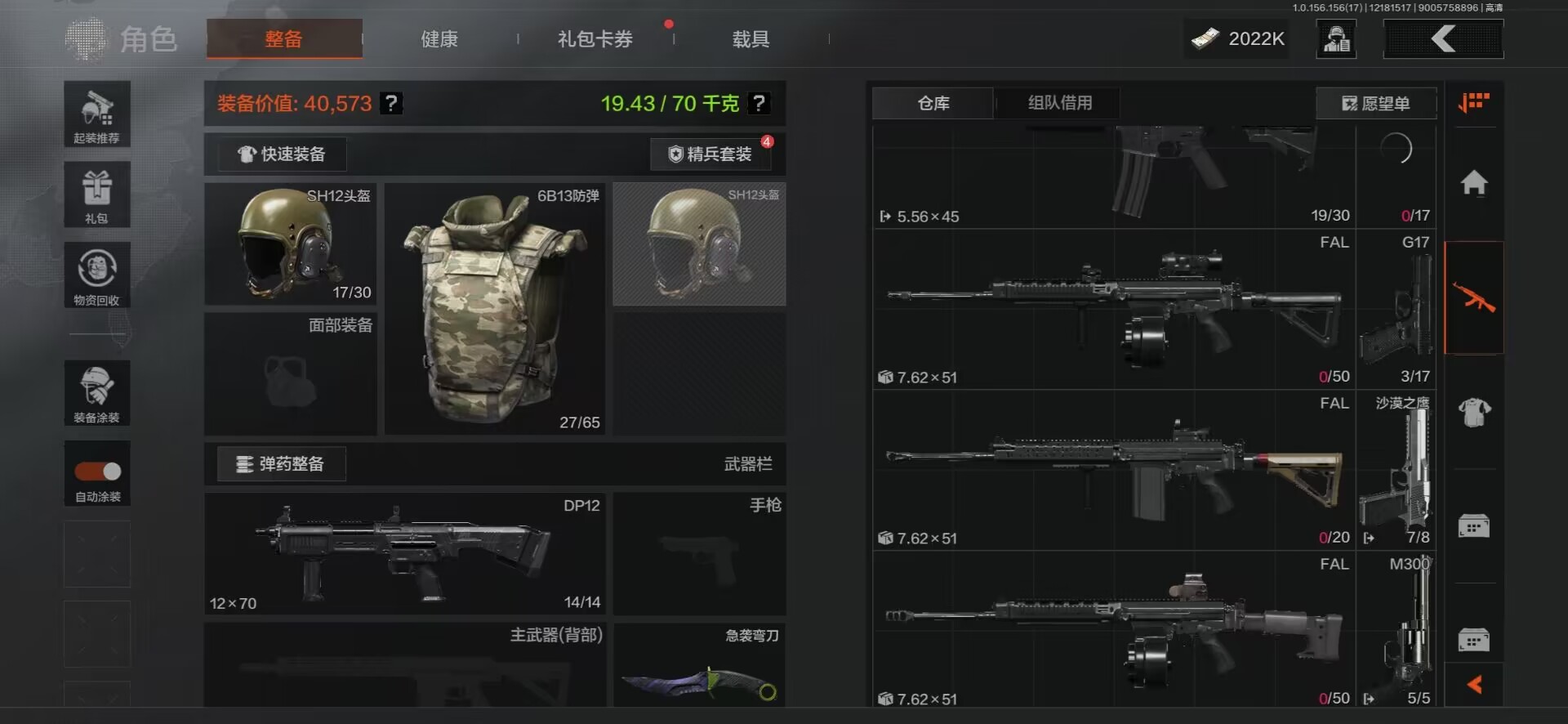The width and height of the screenshot is (1568, 724).
Task: Choose the G17 pistol in storage
Action: 1396,309
